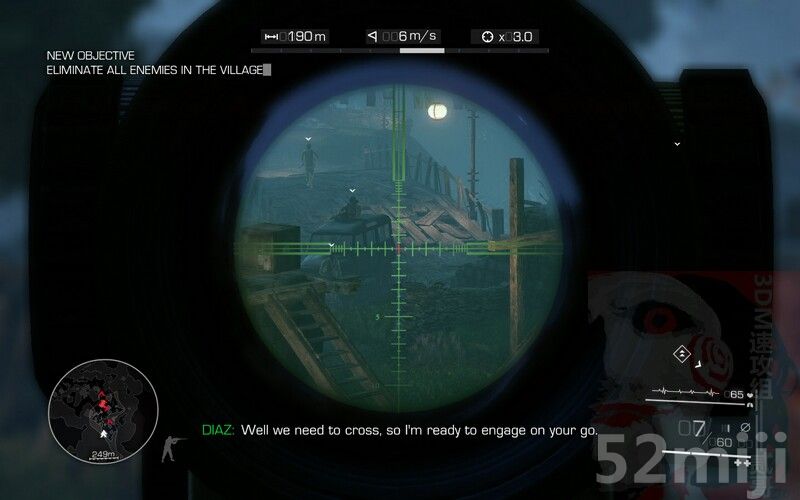This screenshot has height=500, width=800.
Task: Select the diamond chevron icon above heartbeat
Action: (x=682, y=354)
